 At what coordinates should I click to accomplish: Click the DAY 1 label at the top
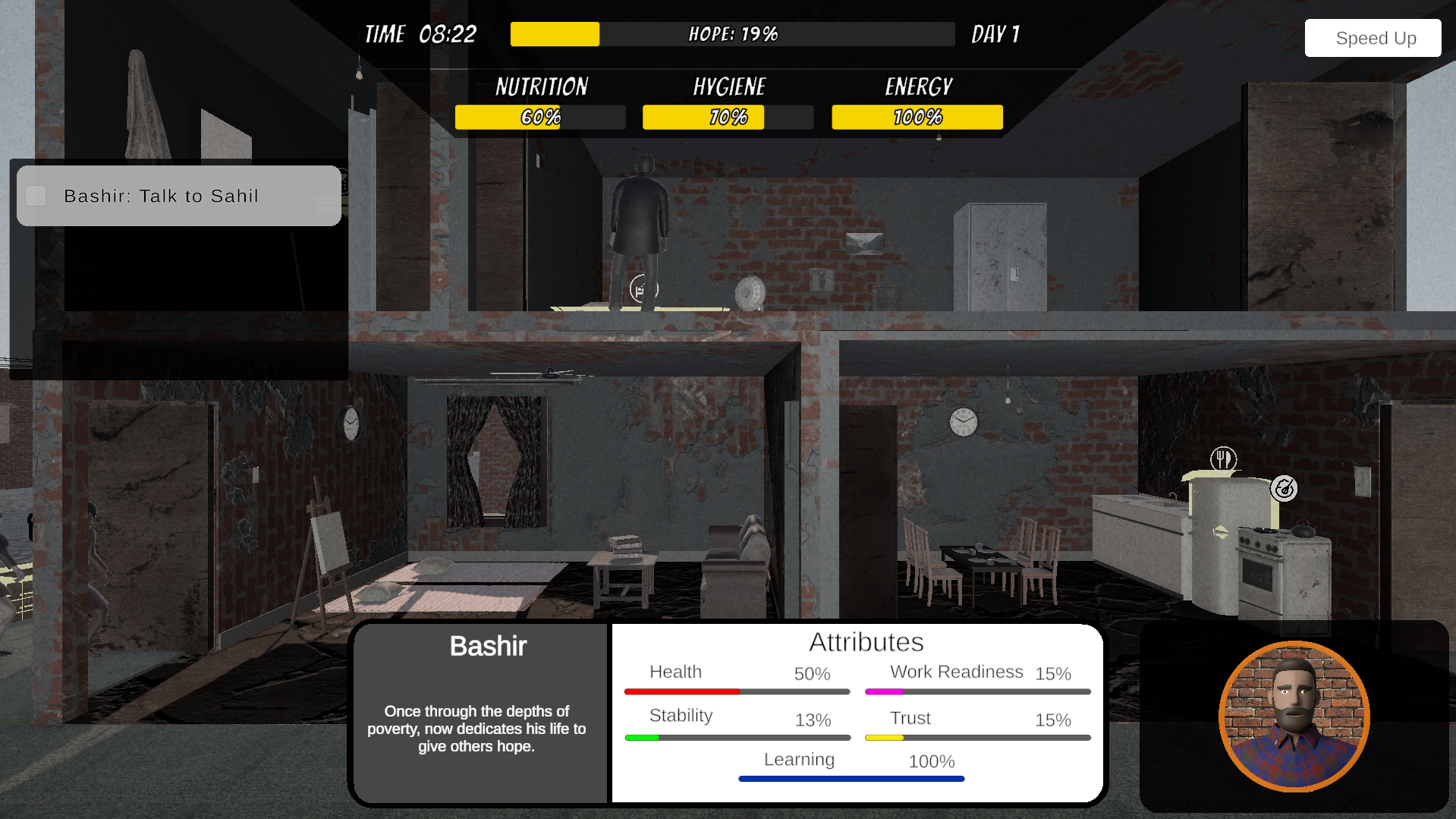(995, 33)
